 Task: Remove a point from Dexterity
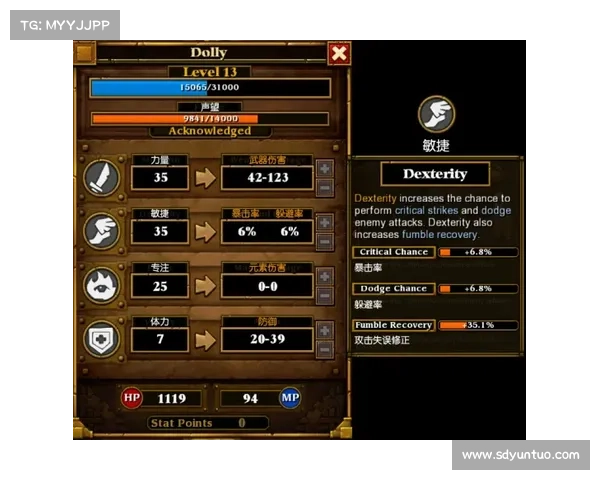(x=325, y=240)
